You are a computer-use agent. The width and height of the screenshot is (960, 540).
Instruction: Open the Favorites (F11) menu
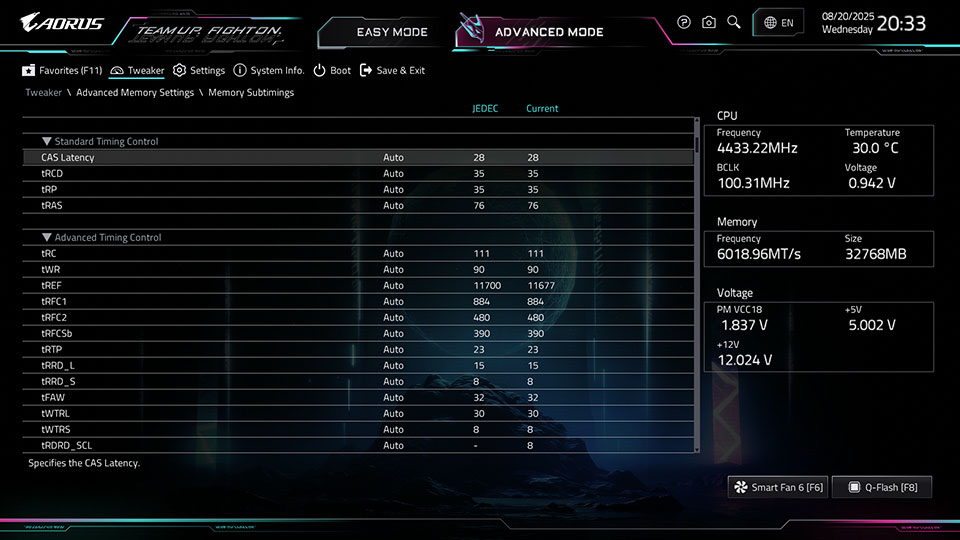[x=62, y=71]
